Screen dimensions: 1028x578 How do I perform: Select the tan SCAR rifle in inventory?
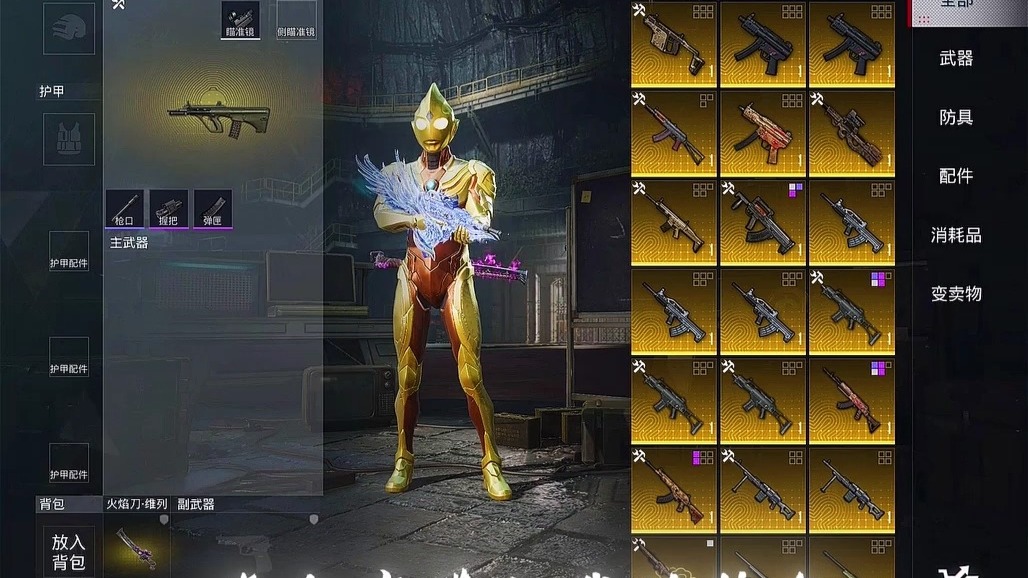pyautogui.click(x=674, y=222)
